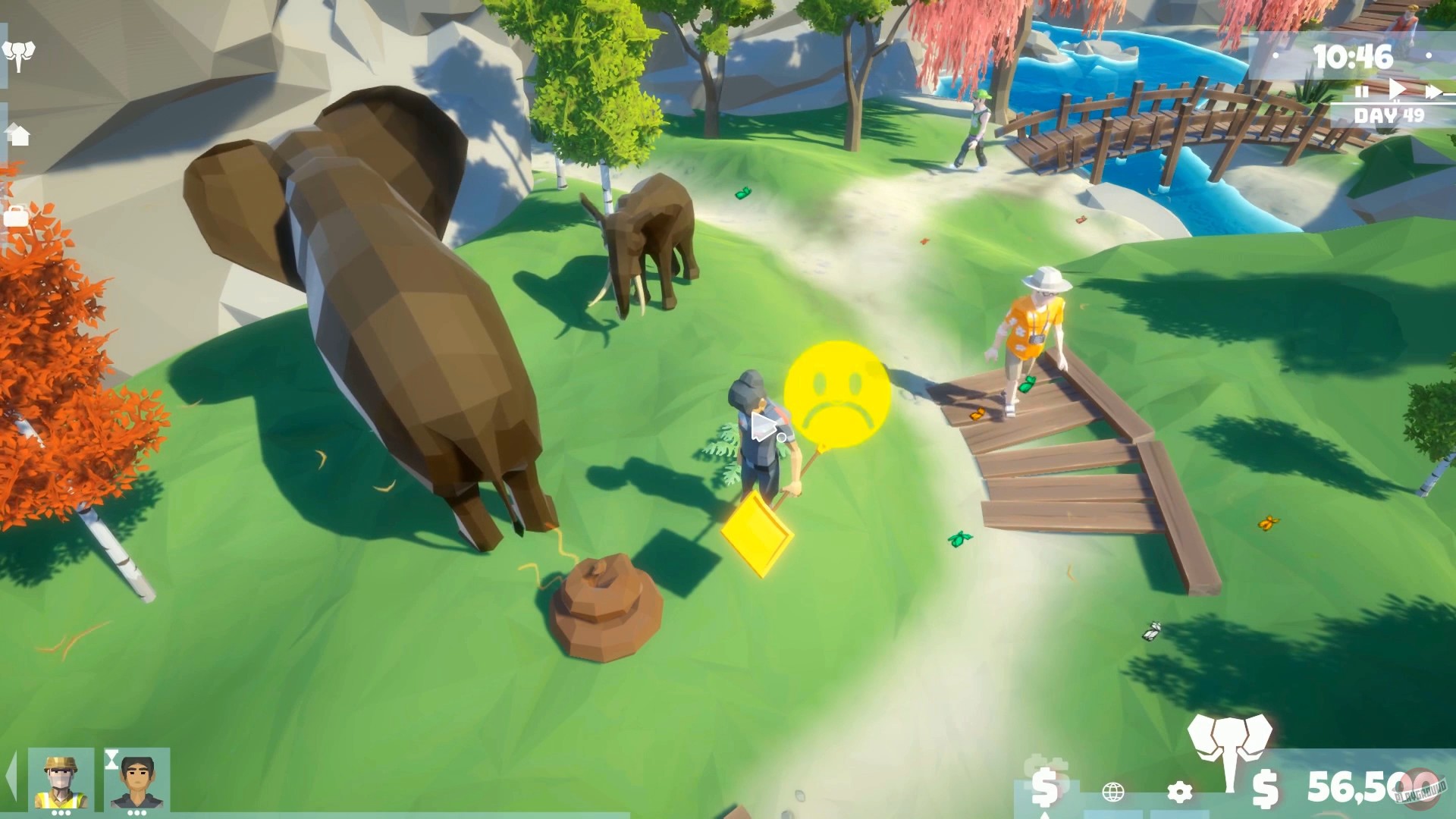Pause the simulation with the pause button

click(1362, 90)
